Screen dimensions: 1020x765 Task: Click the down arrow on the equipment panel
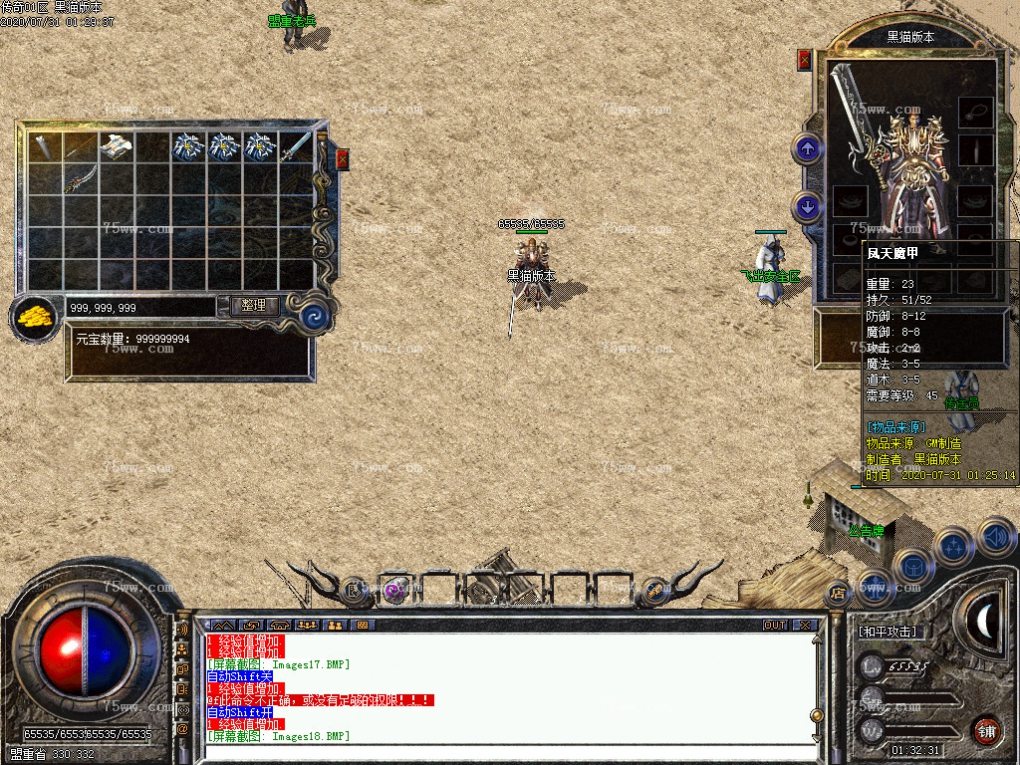(x=807, y=207)
